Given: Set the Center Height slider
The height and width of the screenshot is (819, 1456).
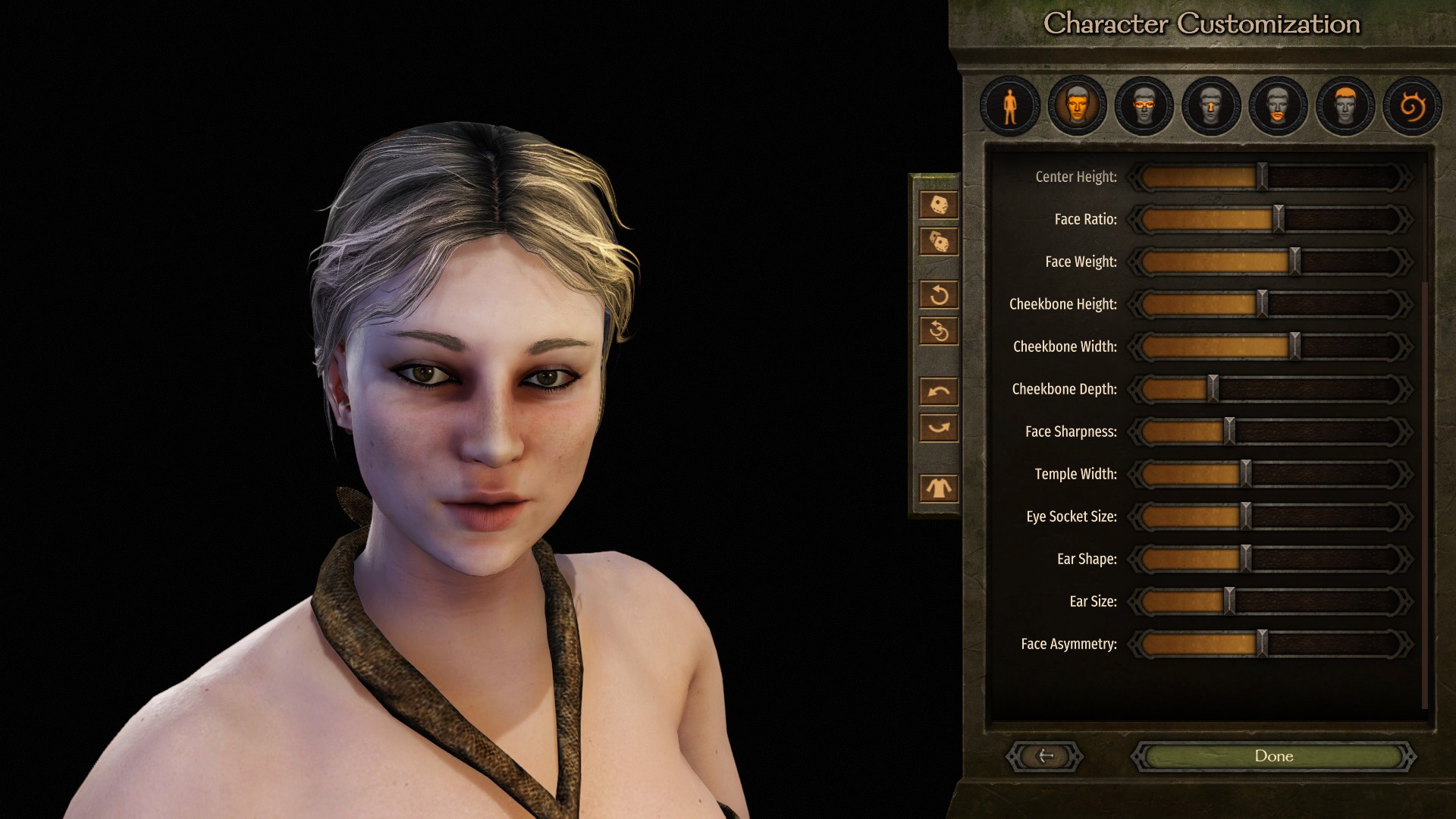Looking at the screenshot, I should click(x=1262, y=177).
